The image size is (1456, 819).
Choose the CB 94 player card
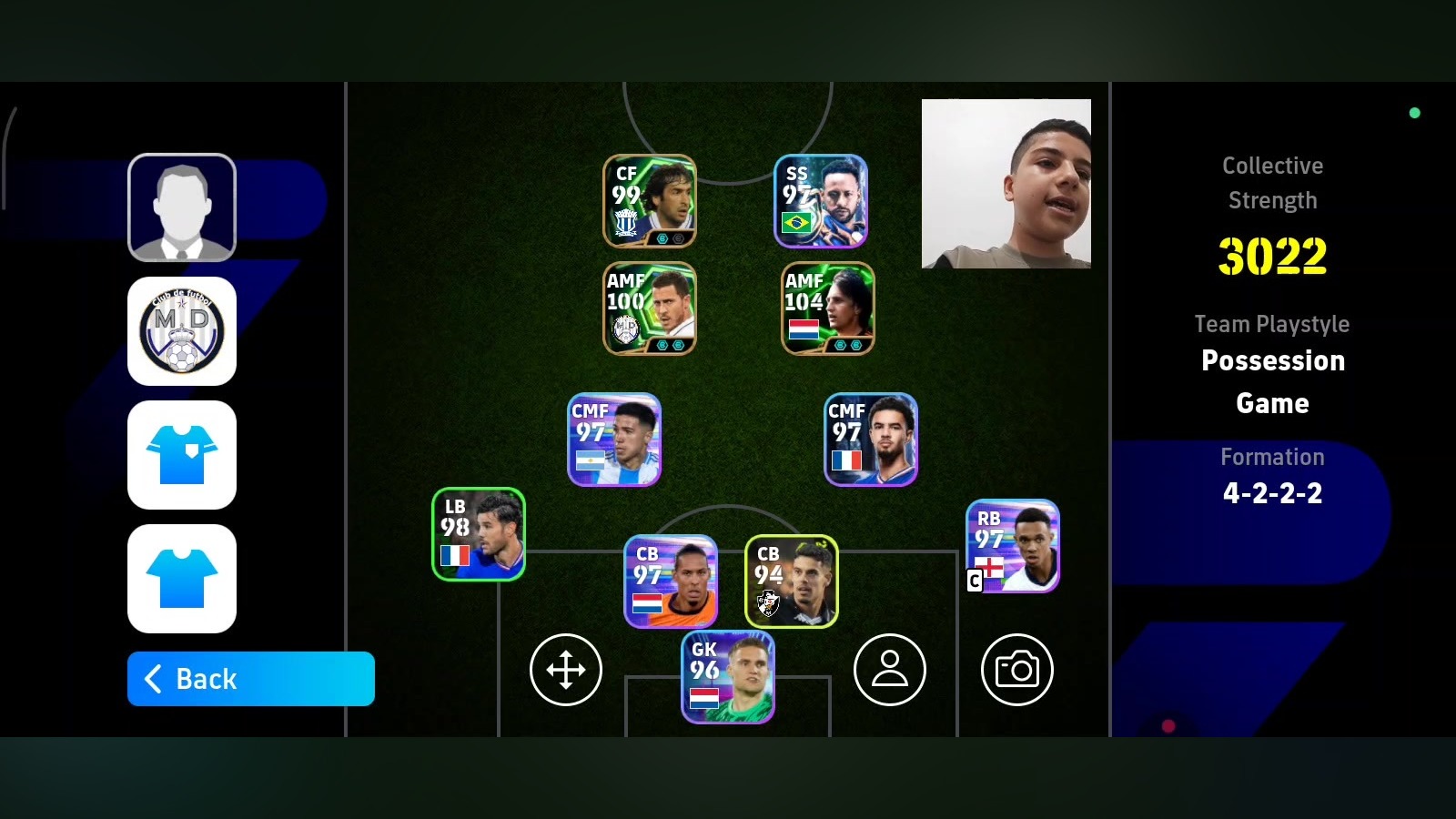(792, 581)
